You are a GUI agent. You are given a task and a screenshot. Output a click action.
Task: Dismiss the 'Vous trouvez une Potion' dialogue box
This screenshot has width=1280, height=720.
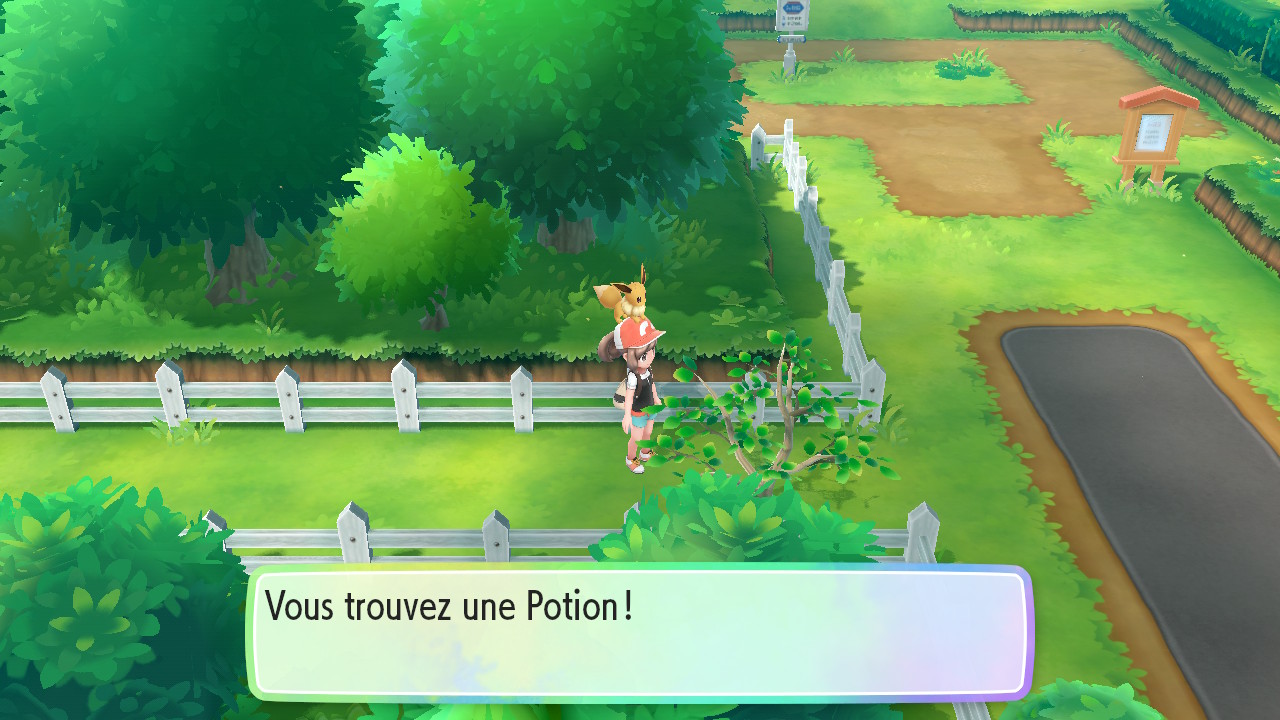(640, 632)
